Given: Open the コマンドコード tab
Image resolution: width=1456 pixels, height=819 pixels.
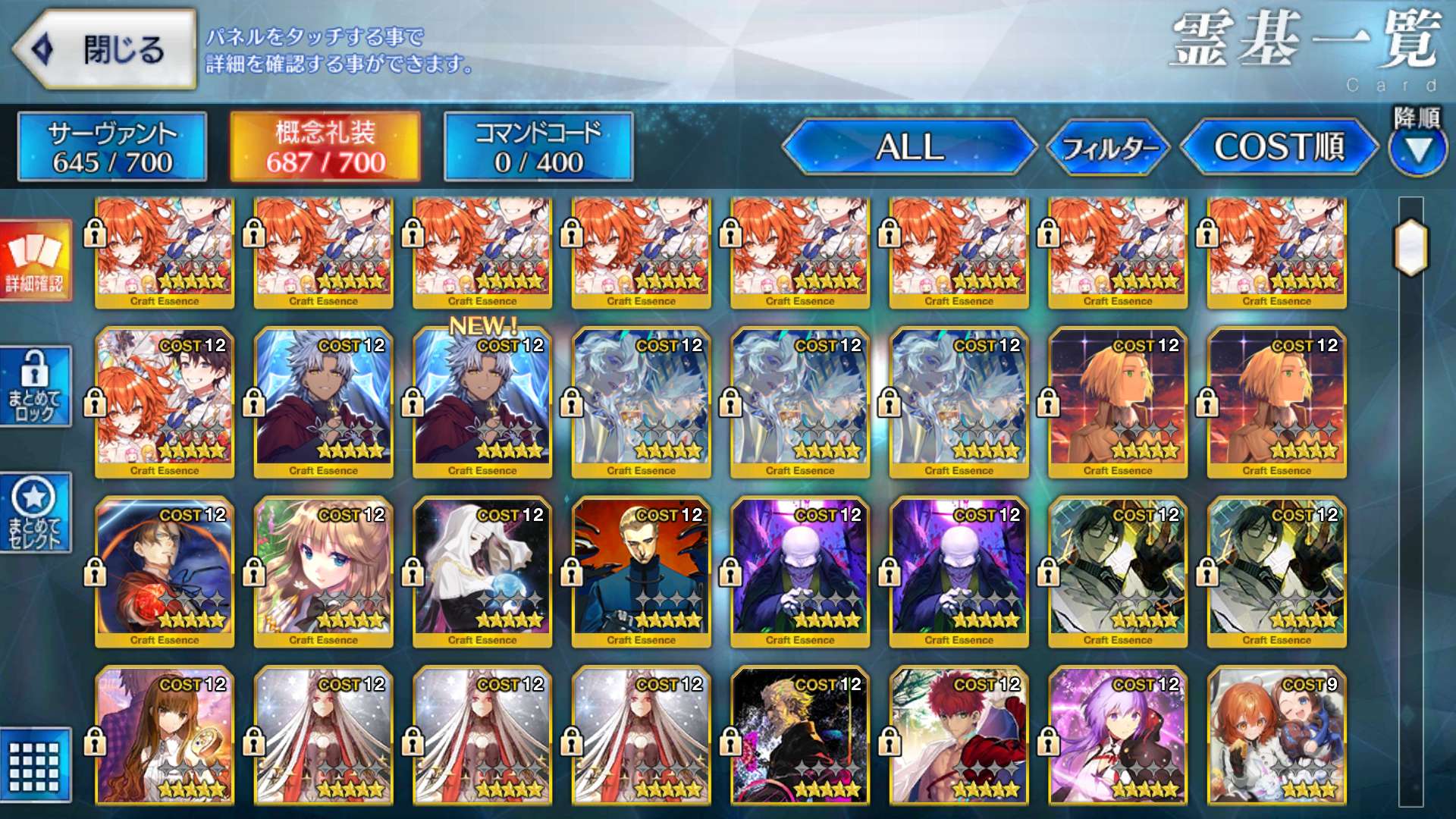Looking at the screenshot, I should point(538,147).
